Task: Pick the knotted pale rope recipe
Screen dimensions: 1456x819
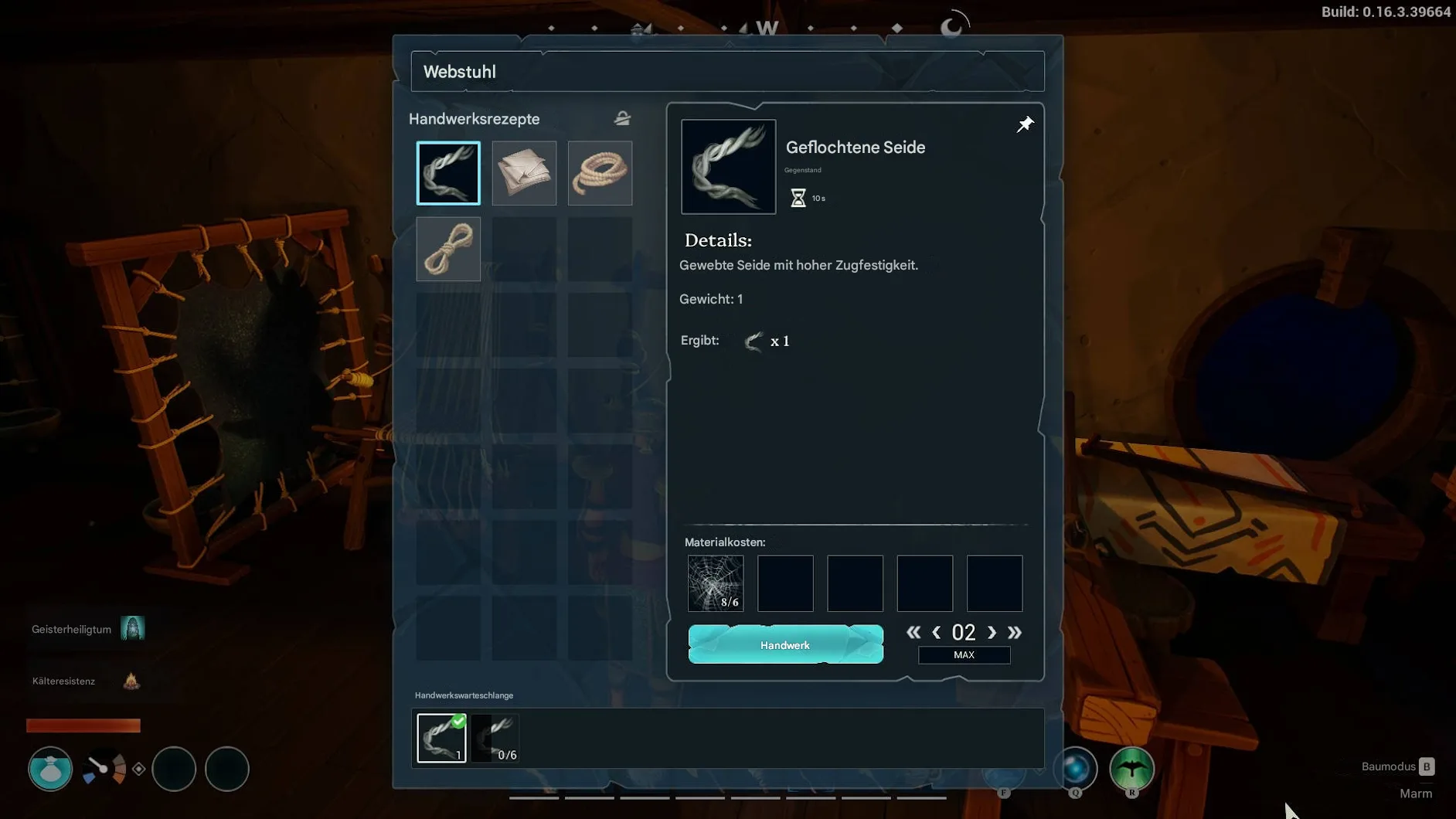Action: pyautogui.click(x=448, y=249)
